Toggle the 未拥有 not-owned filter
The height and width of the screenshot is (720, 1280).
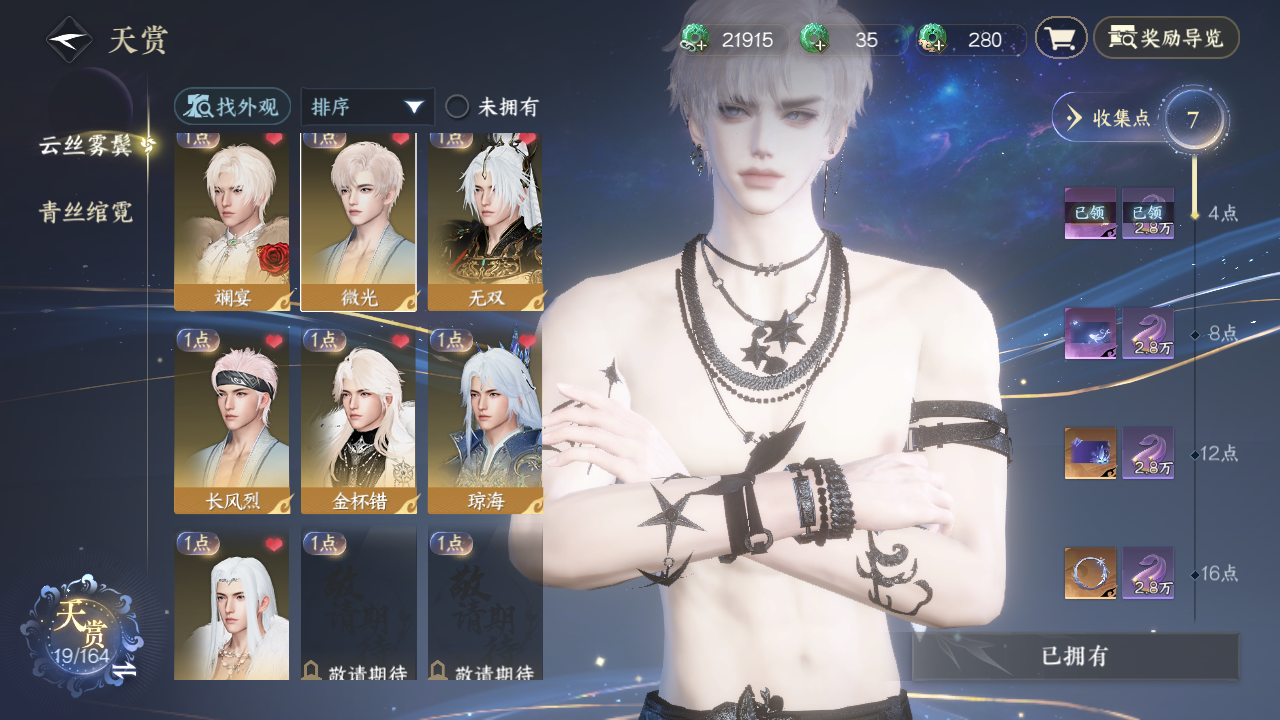pyautogui.click(x=458, y=107)
